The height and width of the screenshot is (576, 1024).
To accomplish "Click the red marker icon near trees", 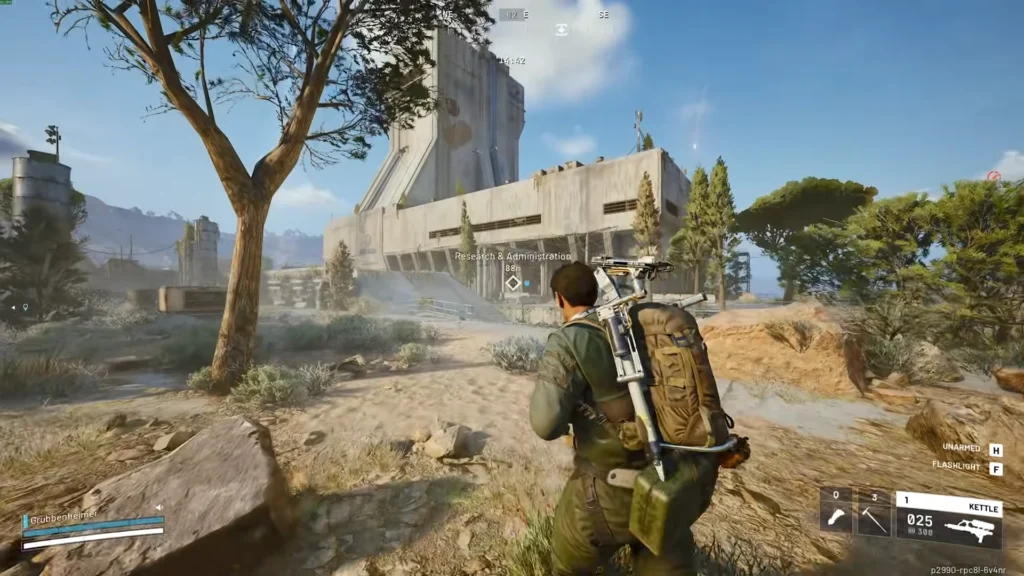I will click(x=993, y=176).
